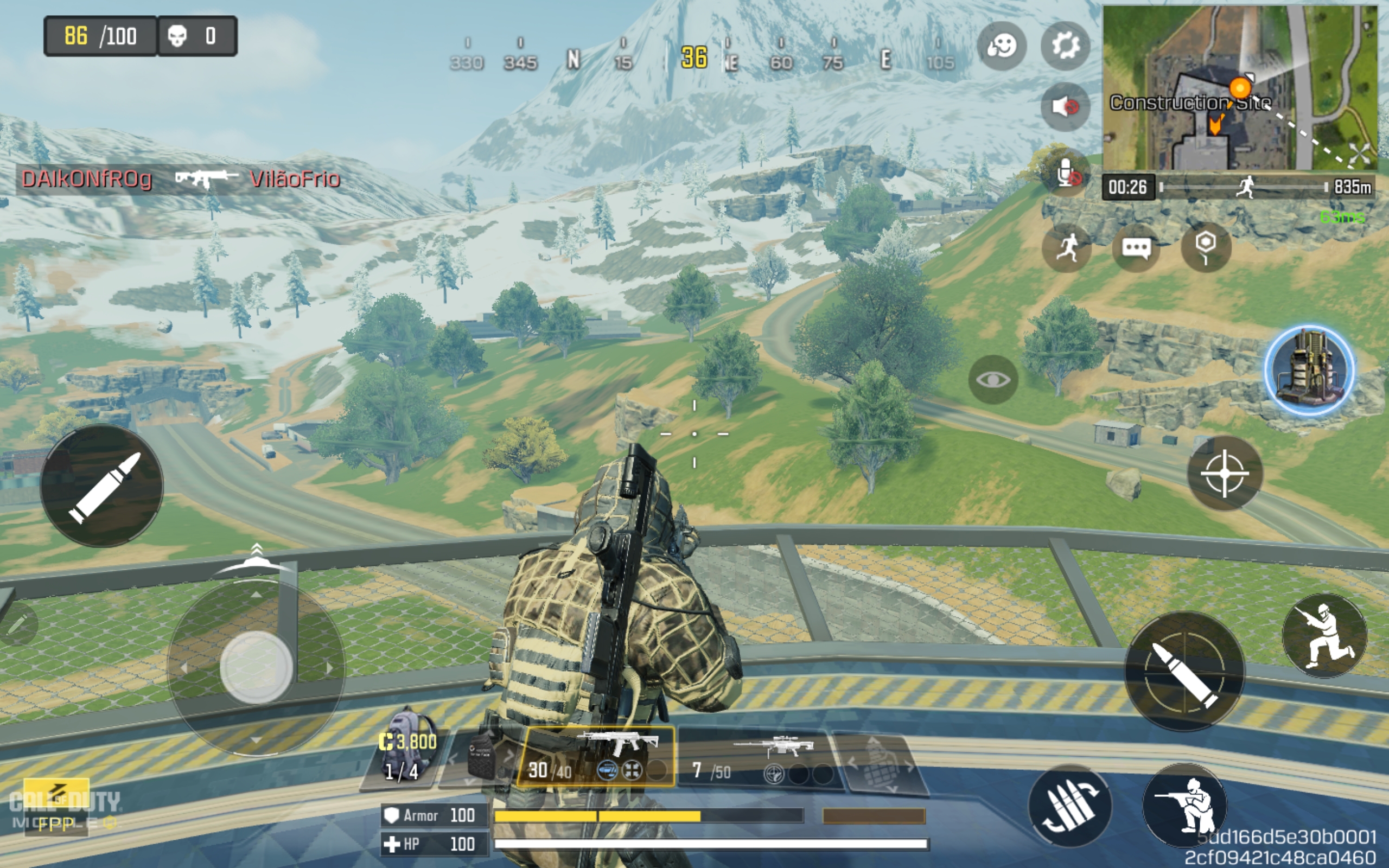1389x868 pixels.
Task: Toggle the free-look eye button
Action: coord(993,379)
